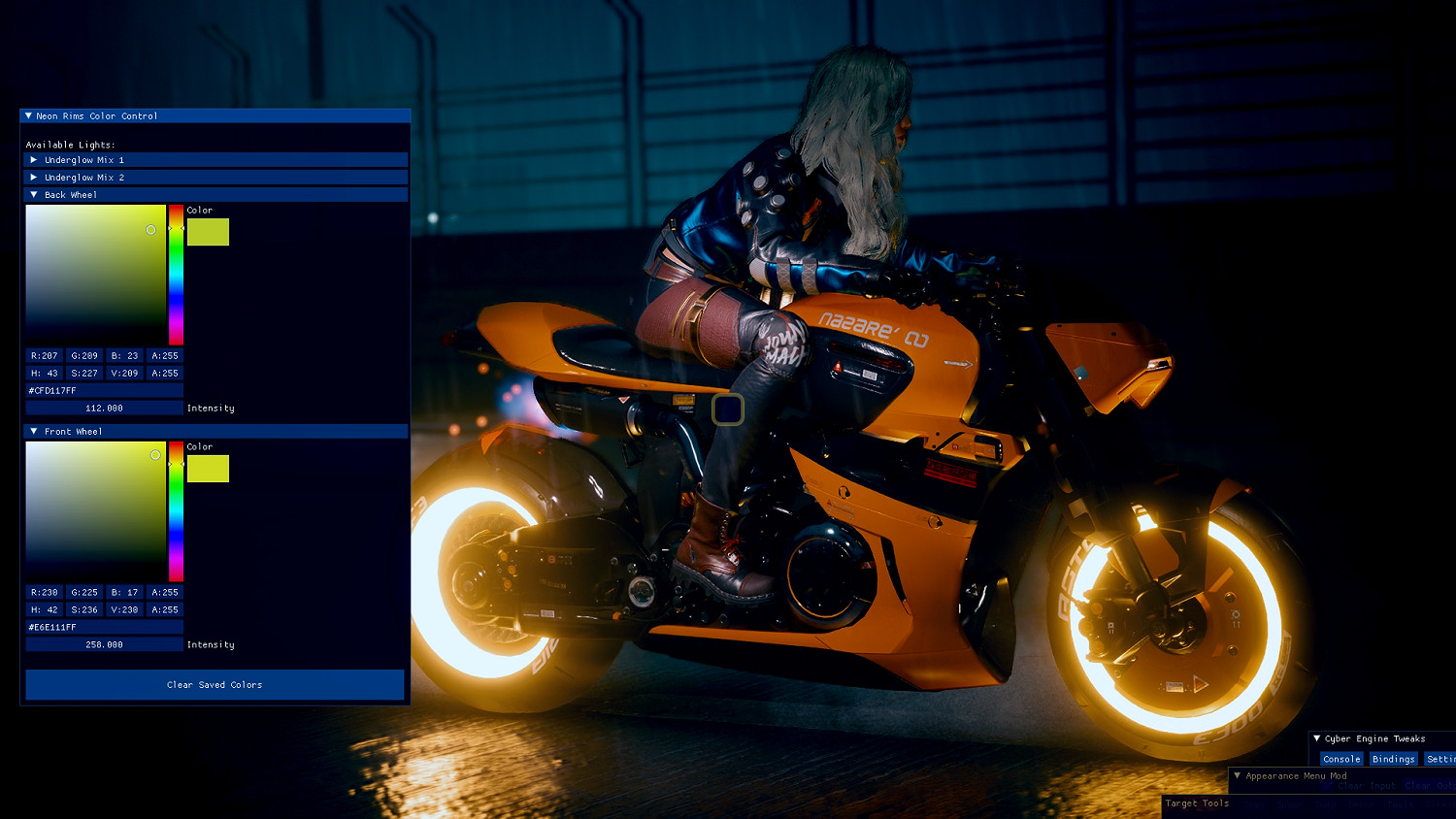Click the Clear Saved Colors button

pos(215,684)
